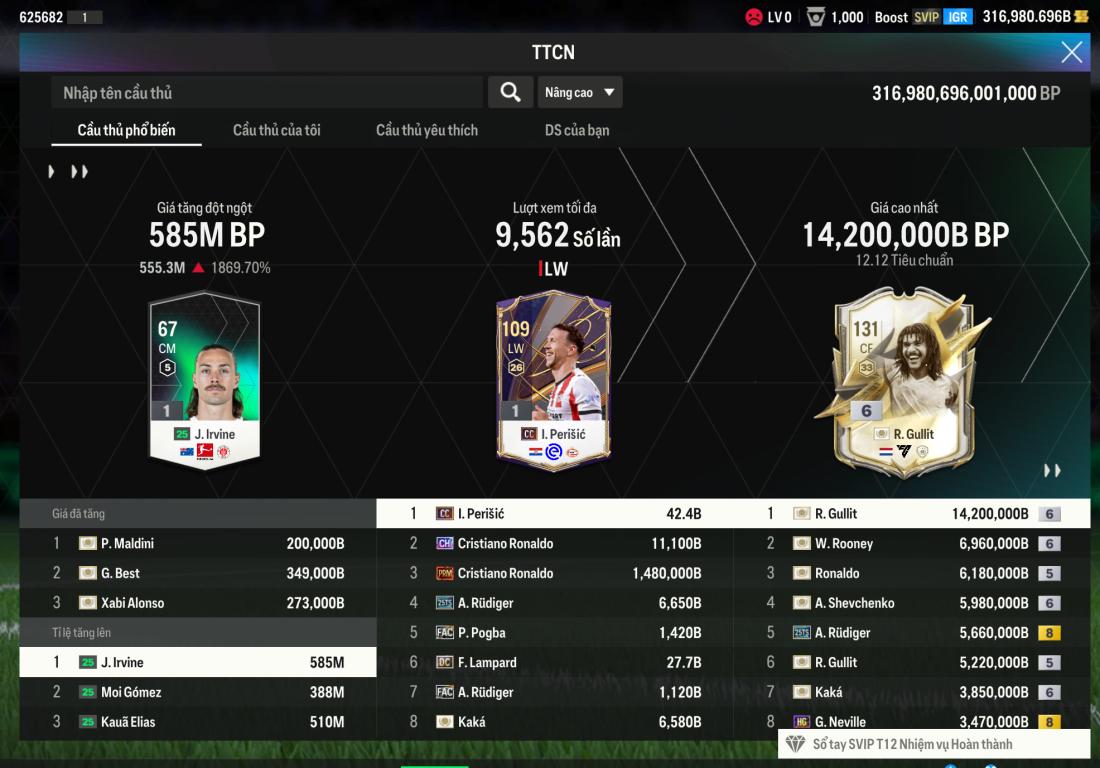Select the DS của bạn tab
This screenshot has width=1100, height=768.
point(577,130)
